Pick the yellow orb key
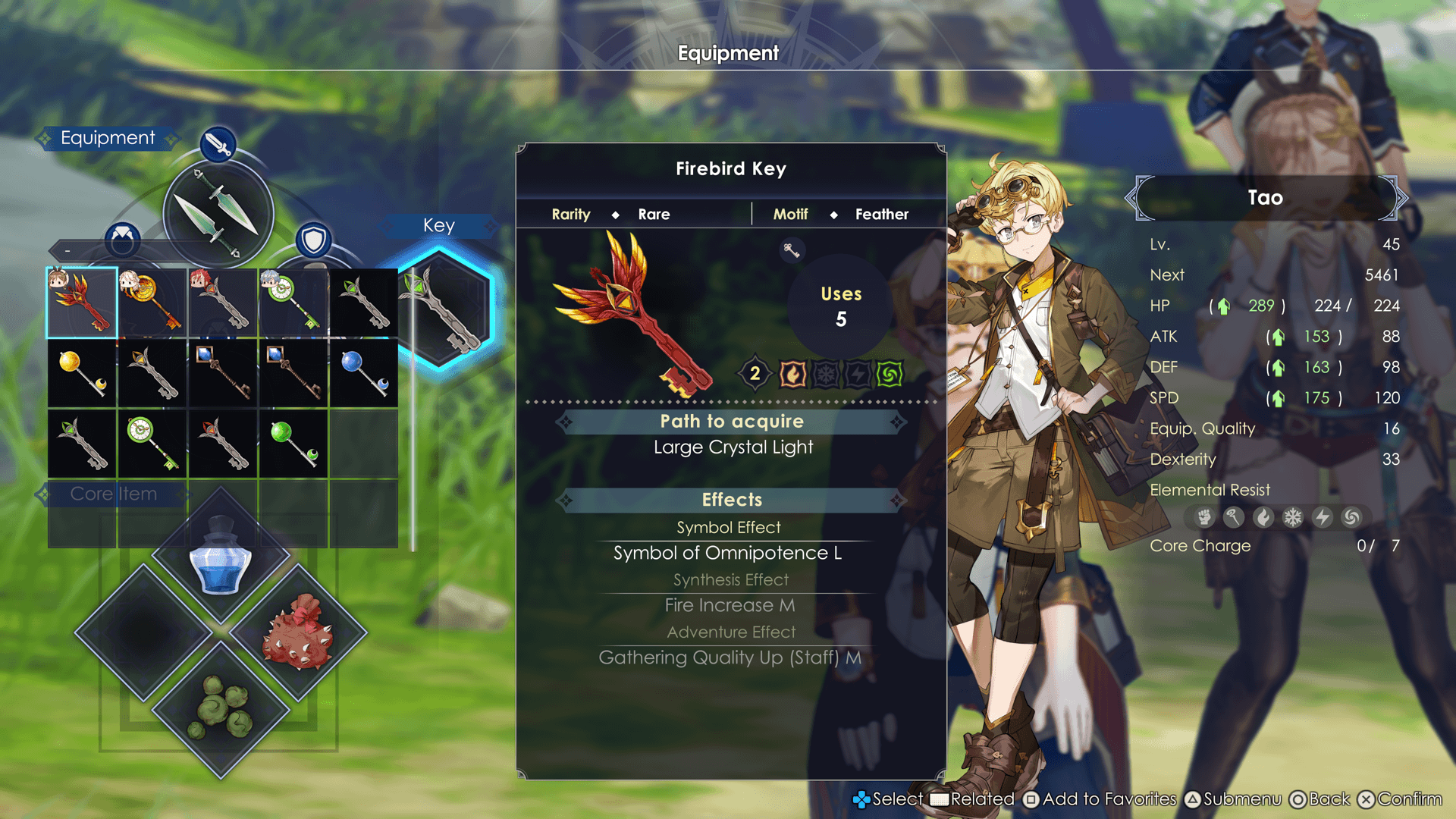The width and height of the screenshot is (1456, 819). point(82,373)
